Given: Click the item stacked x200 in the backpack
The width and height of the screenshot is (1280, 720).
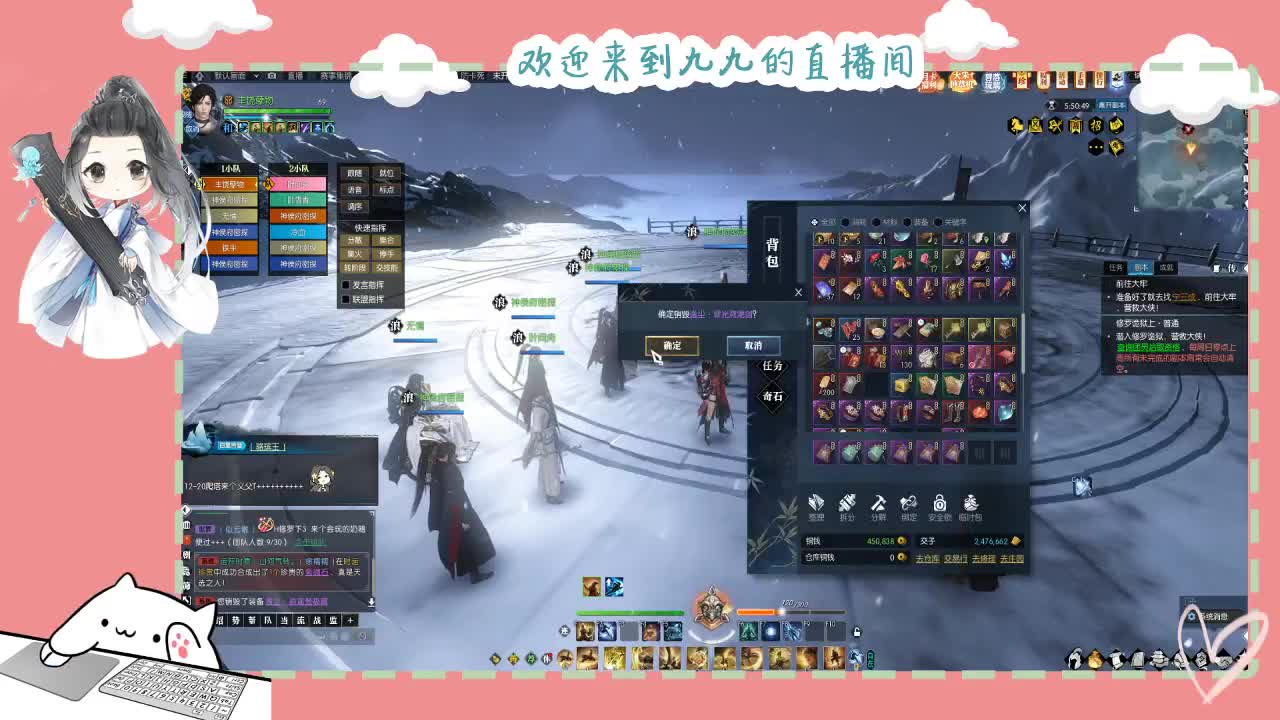Looking at the screenshot, I should point(827,383).
